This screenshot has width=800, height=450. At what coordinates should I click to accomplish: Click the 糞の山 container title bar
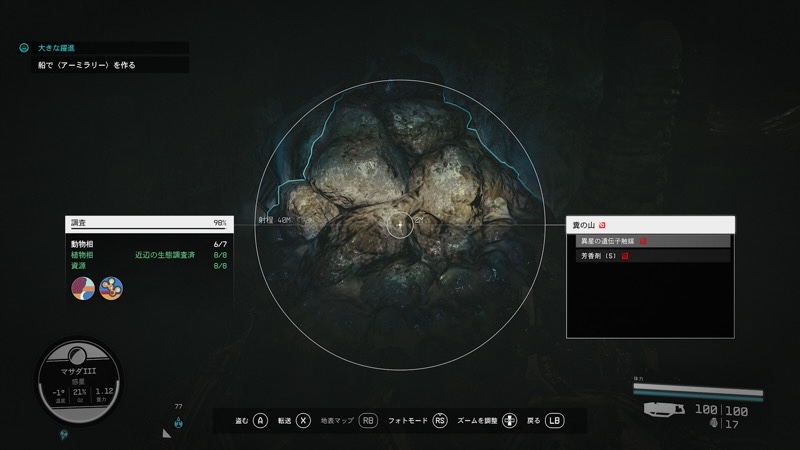coord(650,224)
